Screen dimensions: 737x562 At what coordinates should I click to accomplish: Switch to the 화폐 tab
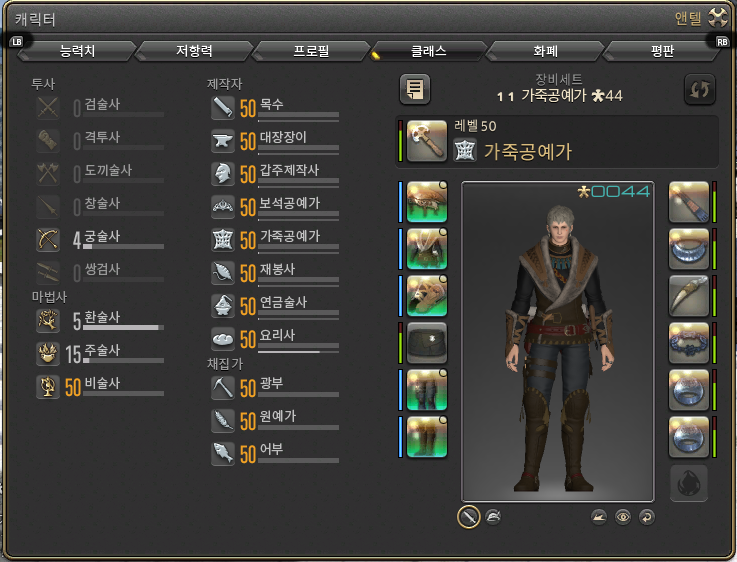[x=546, y=50]
